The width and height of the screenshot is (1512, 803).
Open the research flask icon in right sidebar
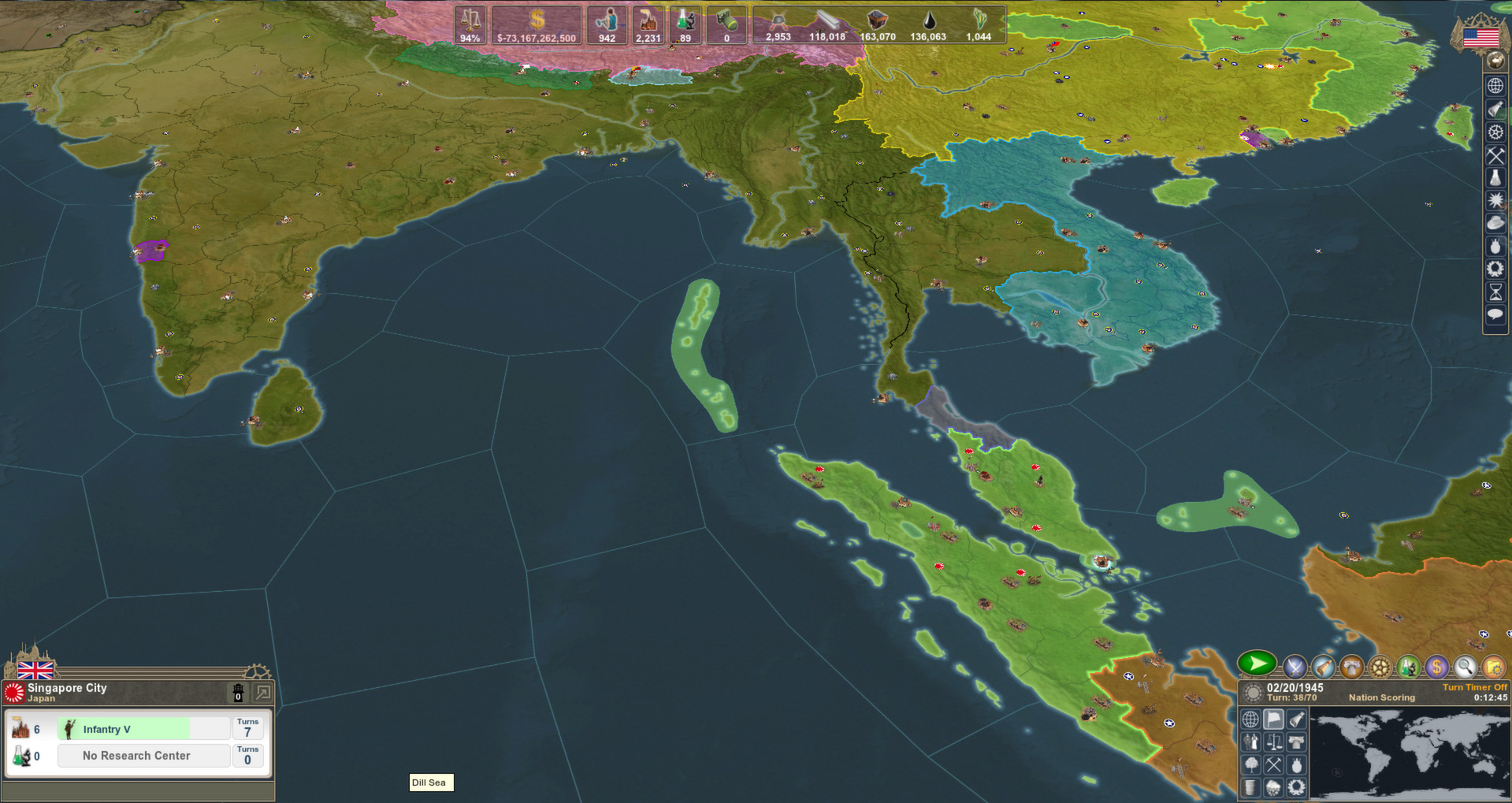tap(1494, 177)
